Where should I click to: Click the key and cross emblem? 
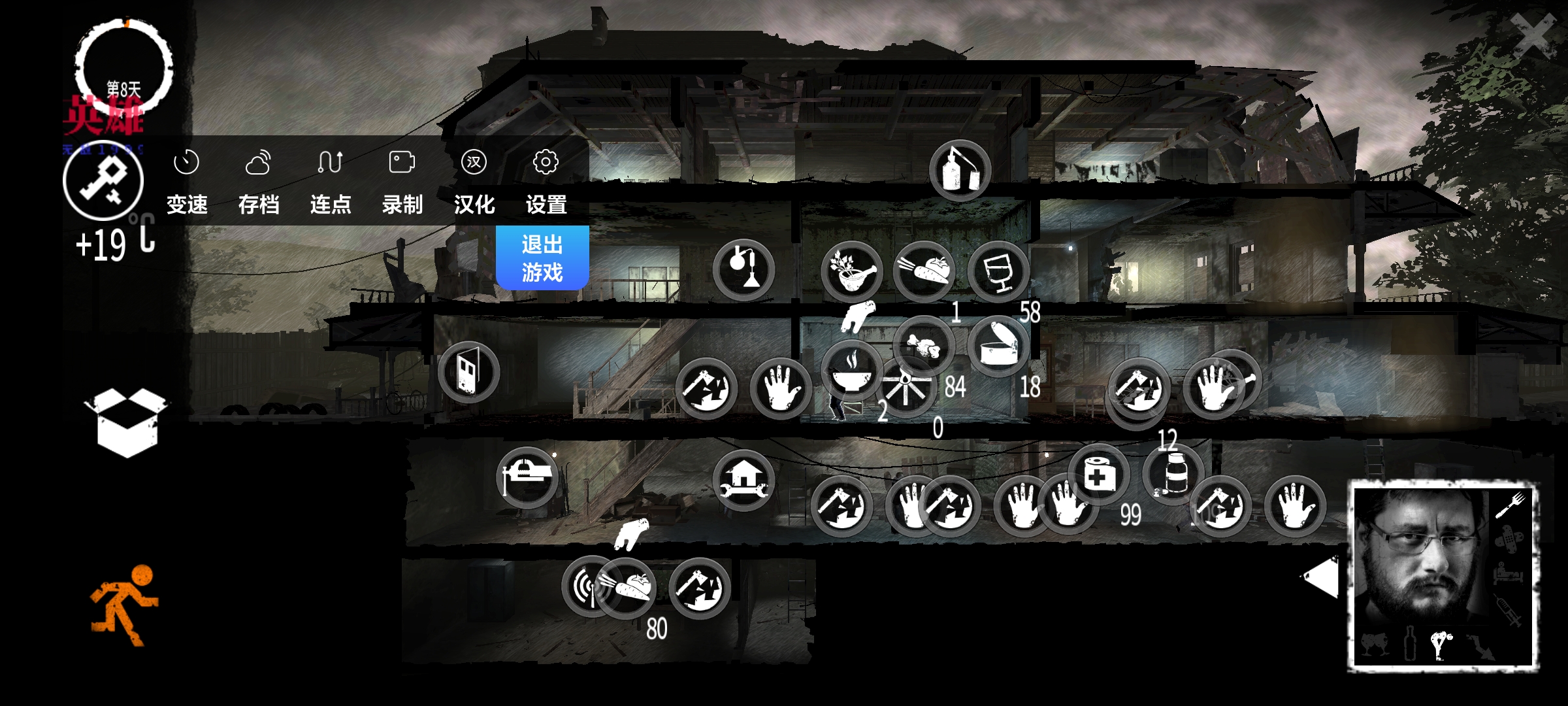click(103, 180)
